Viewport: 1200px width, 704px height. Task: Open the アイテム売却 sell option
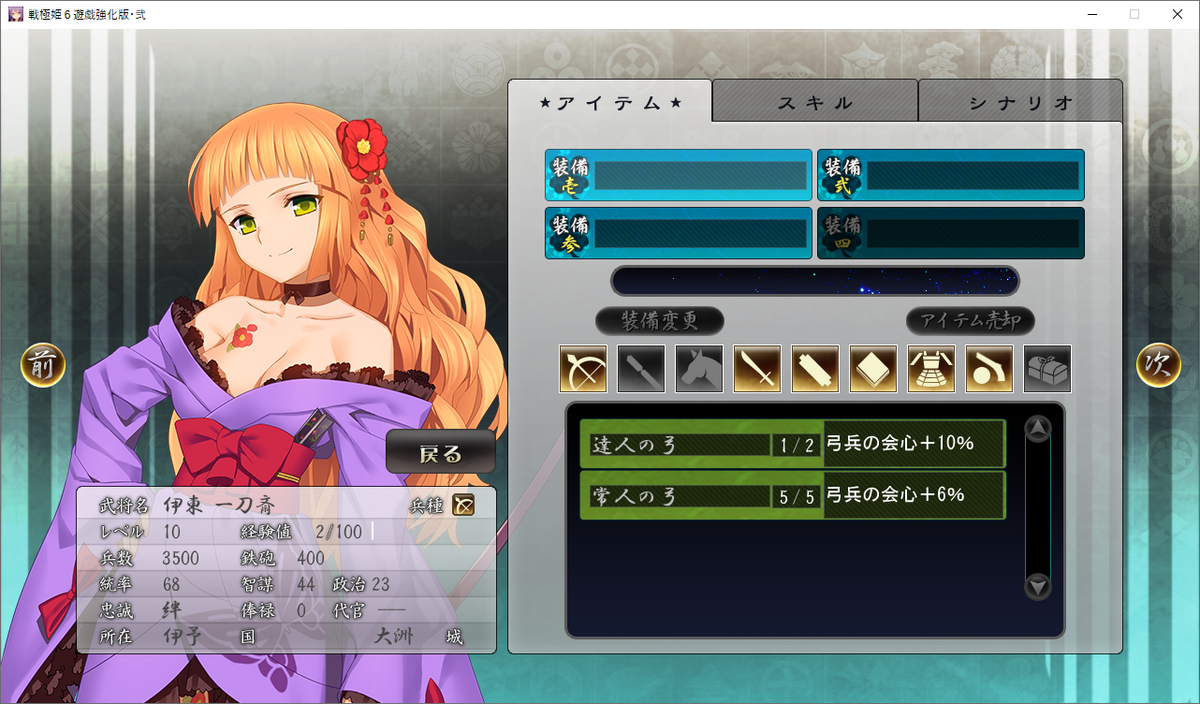coord(970,321)
